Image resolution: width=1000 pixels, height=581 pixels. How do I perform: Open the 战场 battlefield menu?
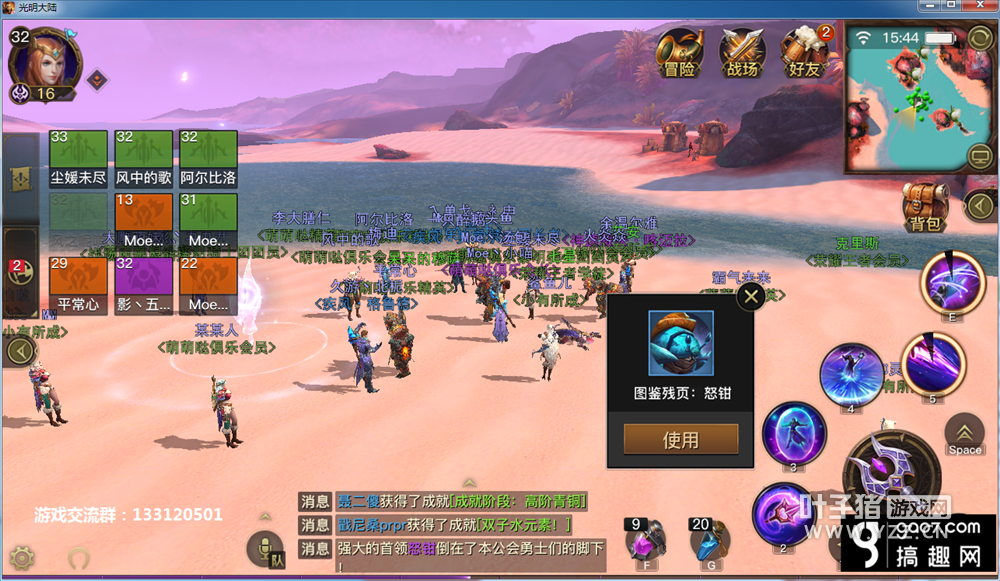click(x=742, y=54)
